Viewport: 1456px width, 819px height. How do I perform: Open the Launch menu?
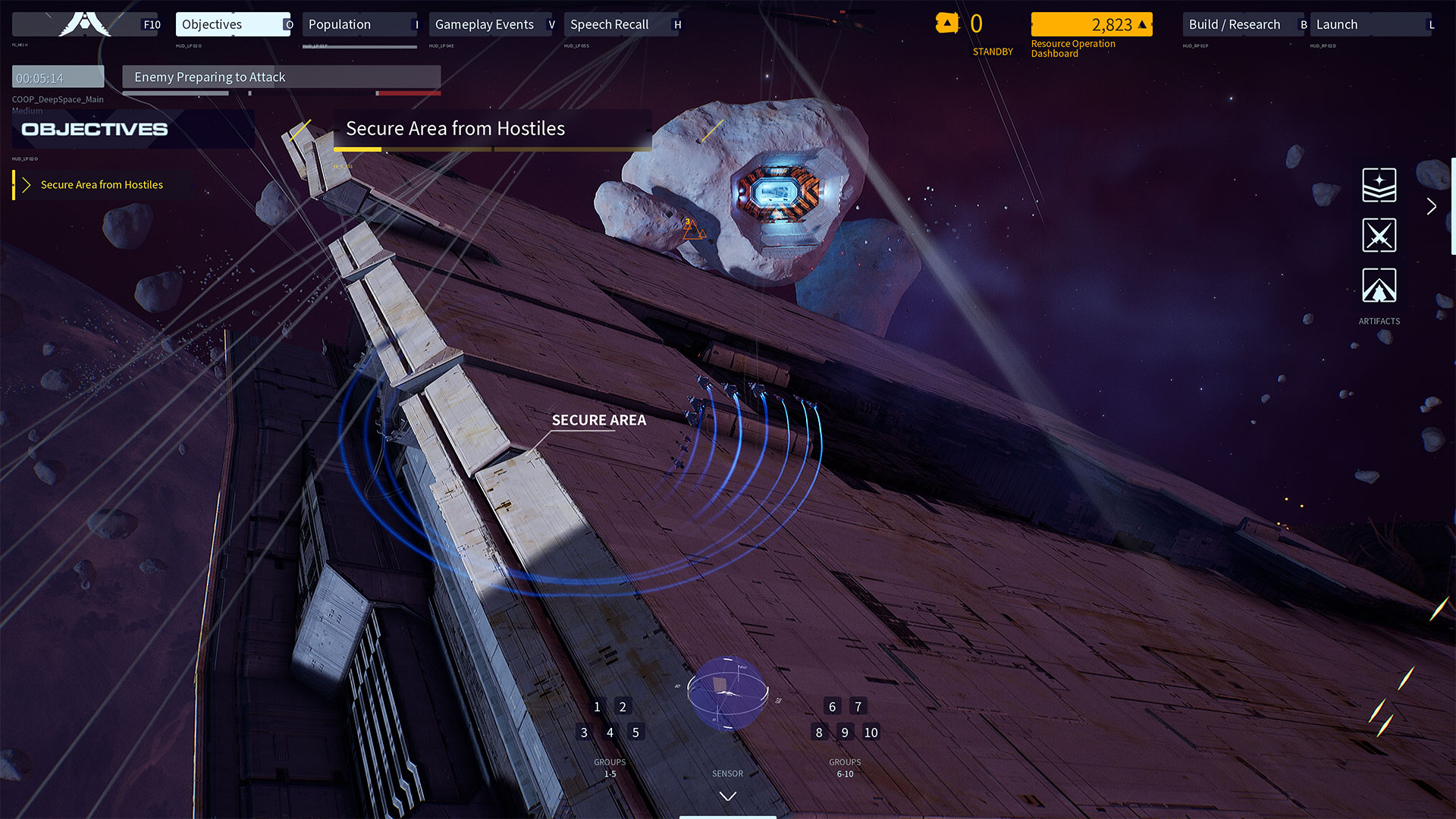click(x=1370, y=24)
